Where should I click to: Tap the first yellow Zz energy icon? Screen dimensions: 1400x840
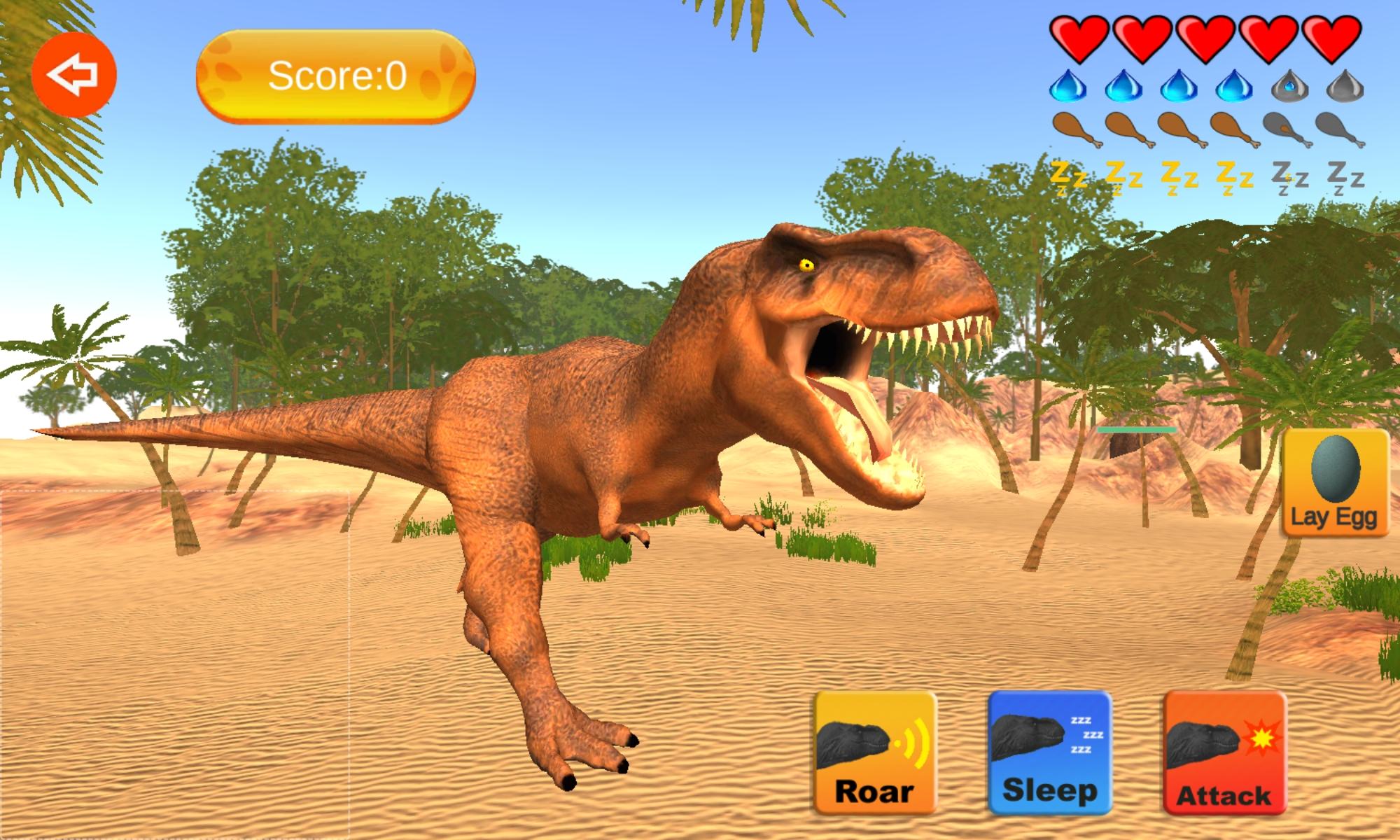coord(1067,178)
